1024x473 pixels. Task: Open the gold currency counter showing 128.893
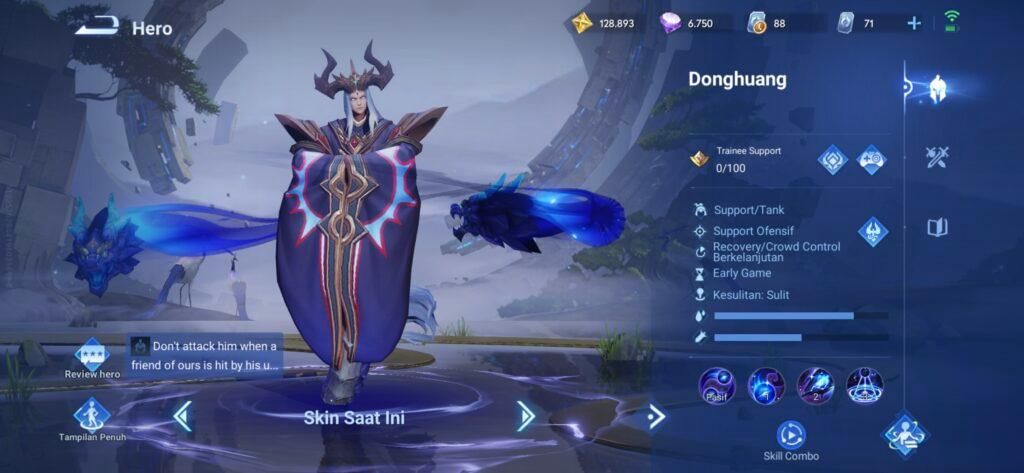pos(606,23)
